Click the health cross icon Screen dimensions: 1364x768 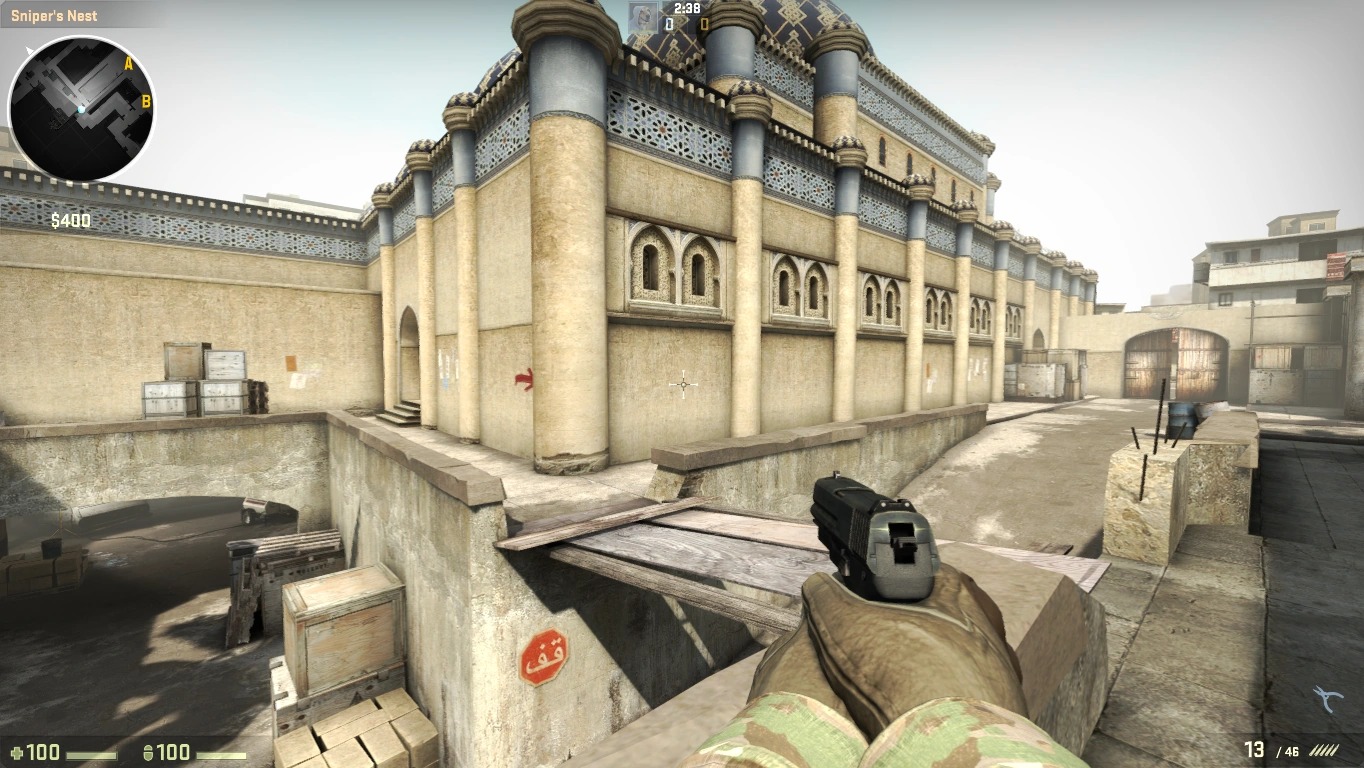point(18,753)
